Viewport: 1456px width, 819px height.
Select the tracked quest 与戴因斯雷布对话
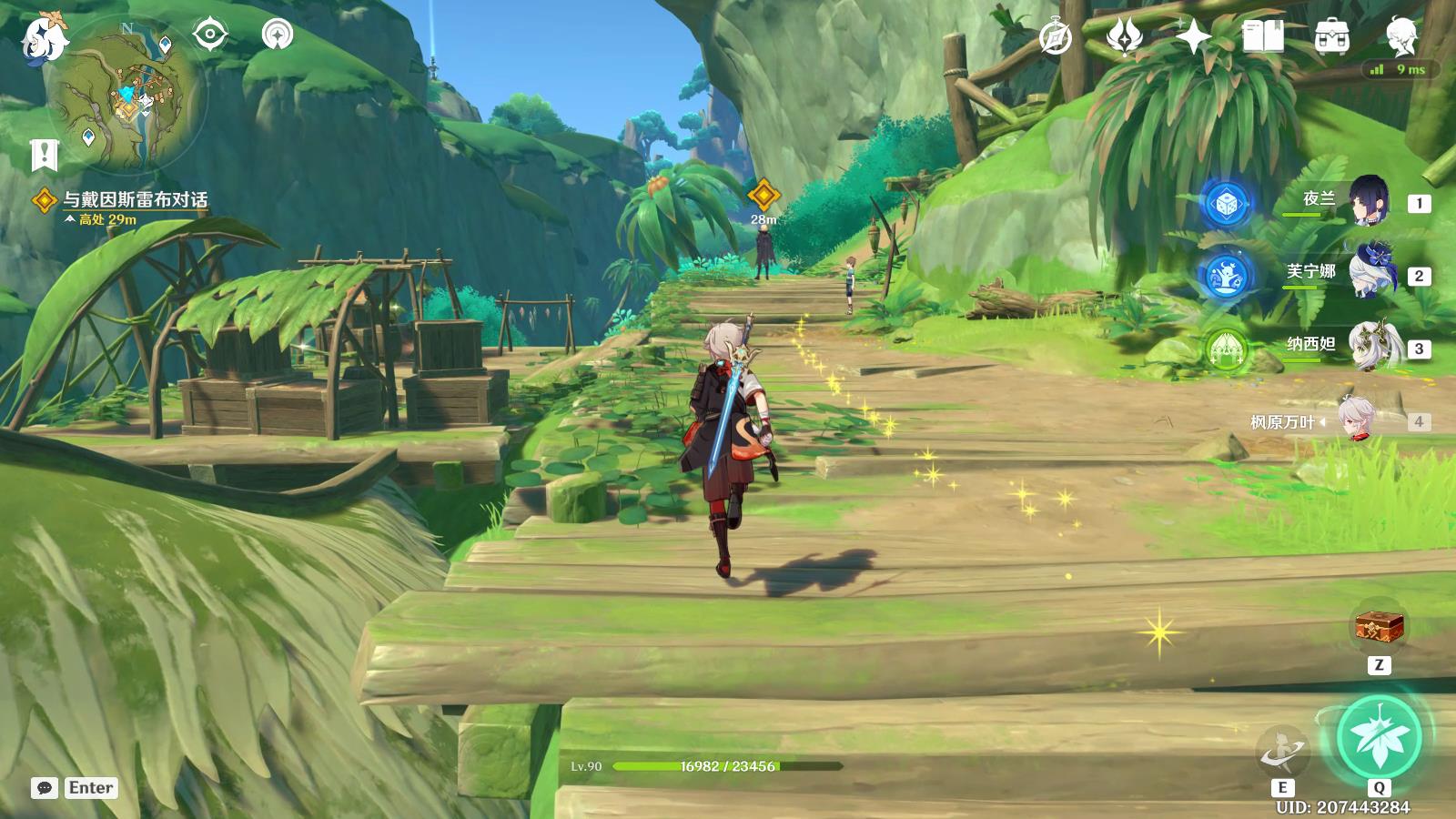pos(135,199)
